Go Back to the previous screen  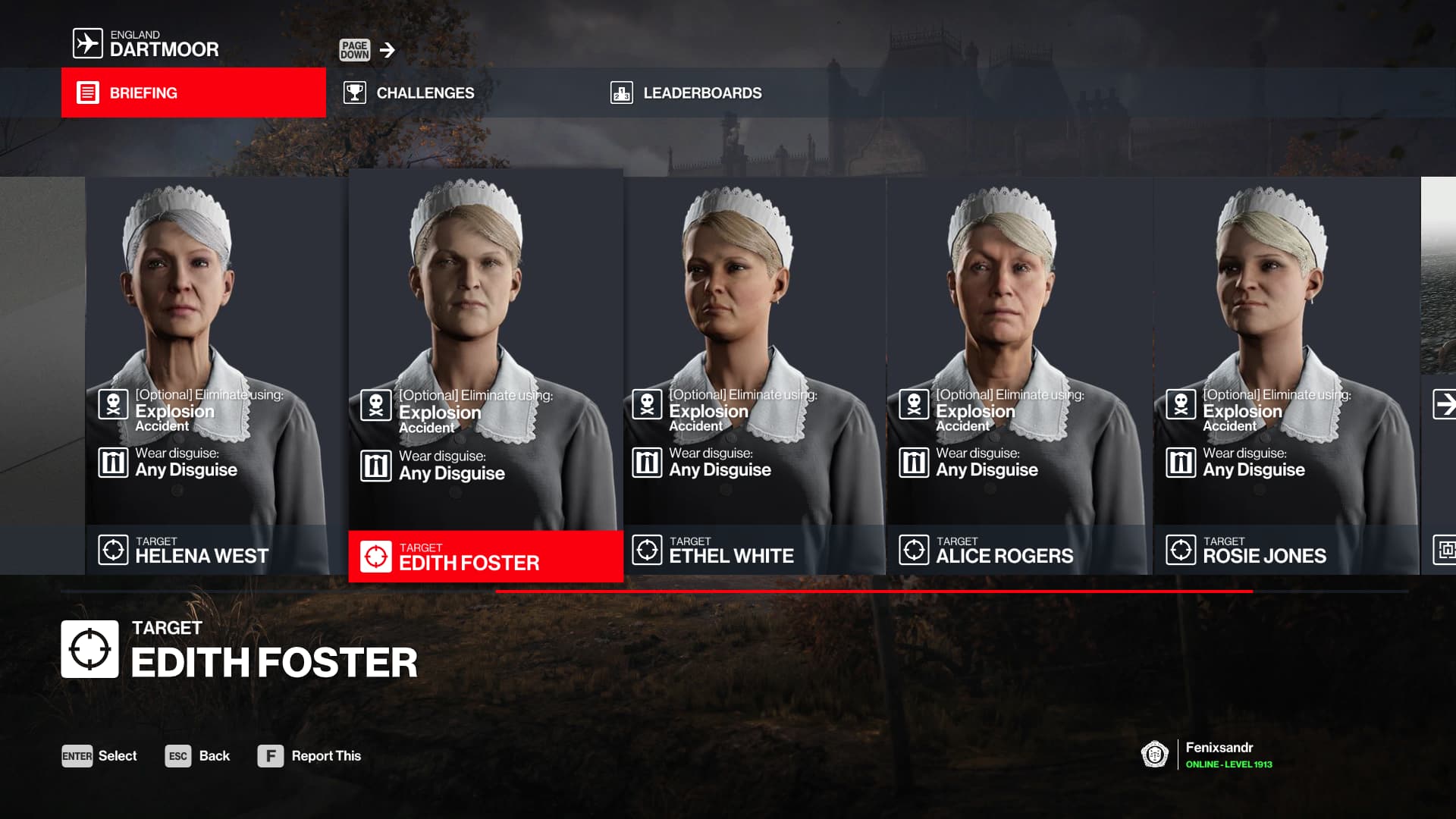pos(197,756)
